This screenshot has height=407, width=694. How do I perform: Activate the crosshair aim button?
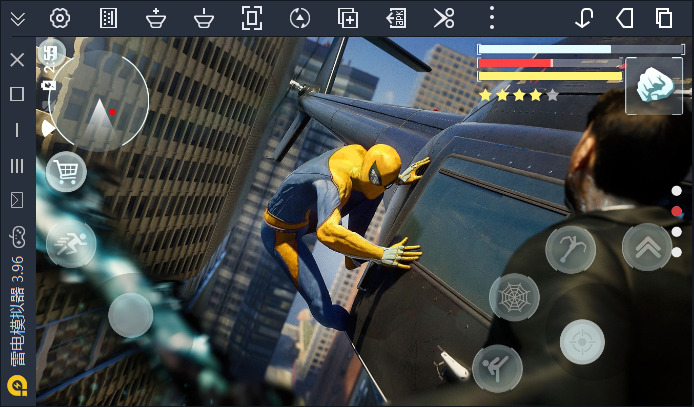click(582, 342)
